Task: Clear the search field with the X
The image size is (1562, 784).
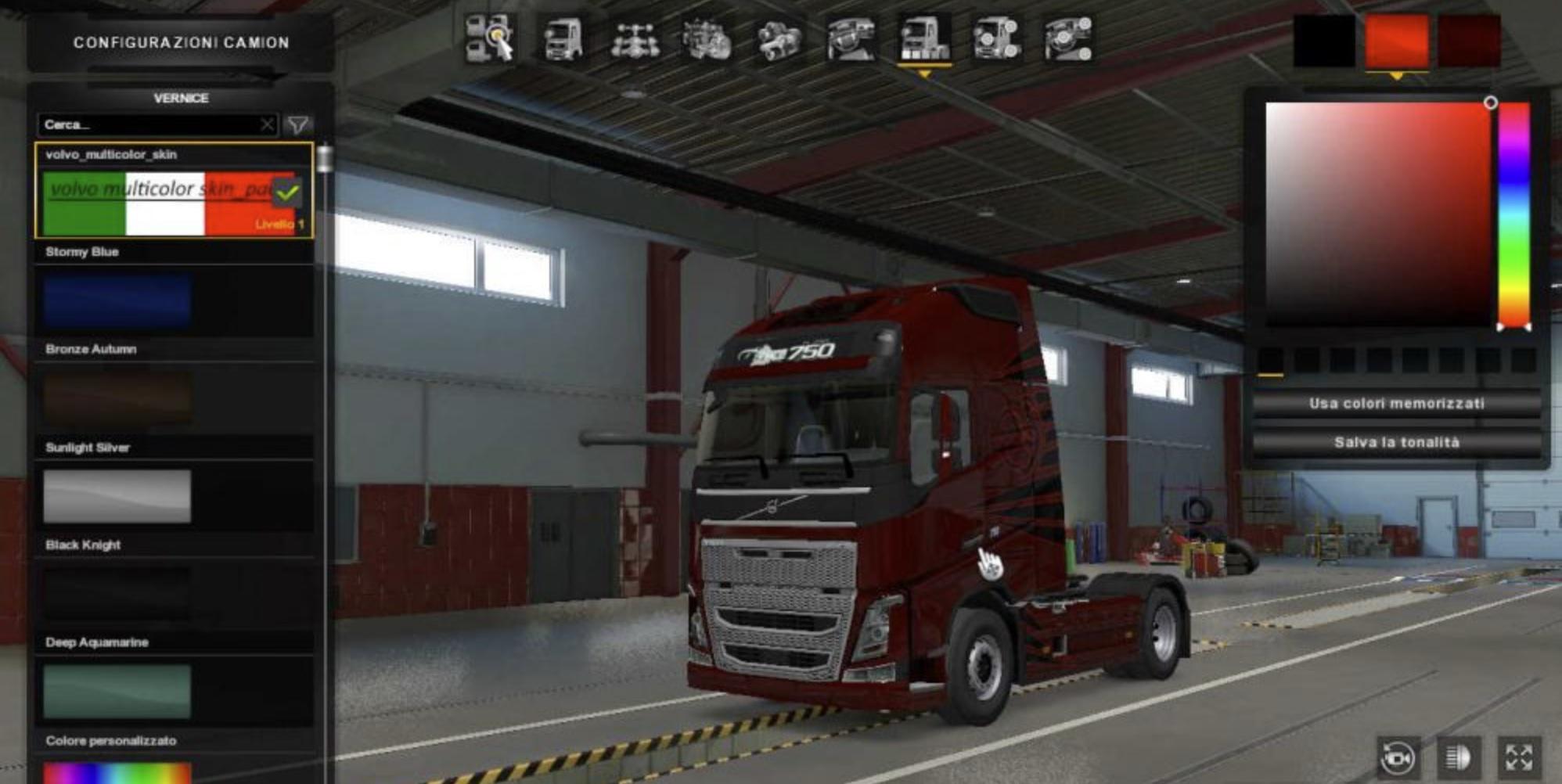Action: (269, 124)
